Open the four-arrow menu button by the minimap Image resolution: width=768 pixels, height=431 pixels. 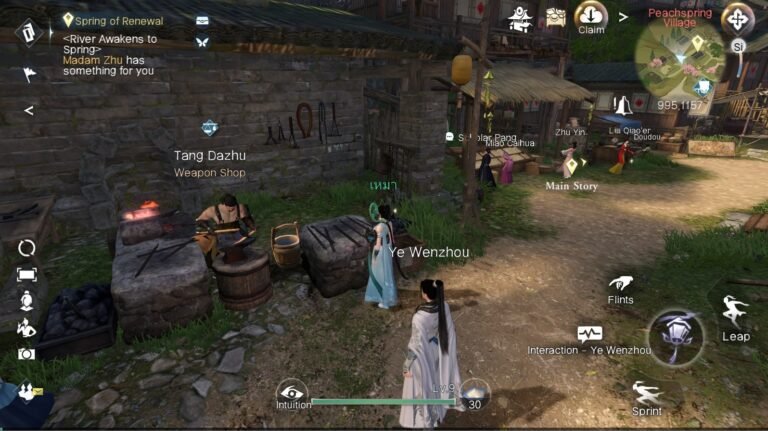tap(738, 18)
